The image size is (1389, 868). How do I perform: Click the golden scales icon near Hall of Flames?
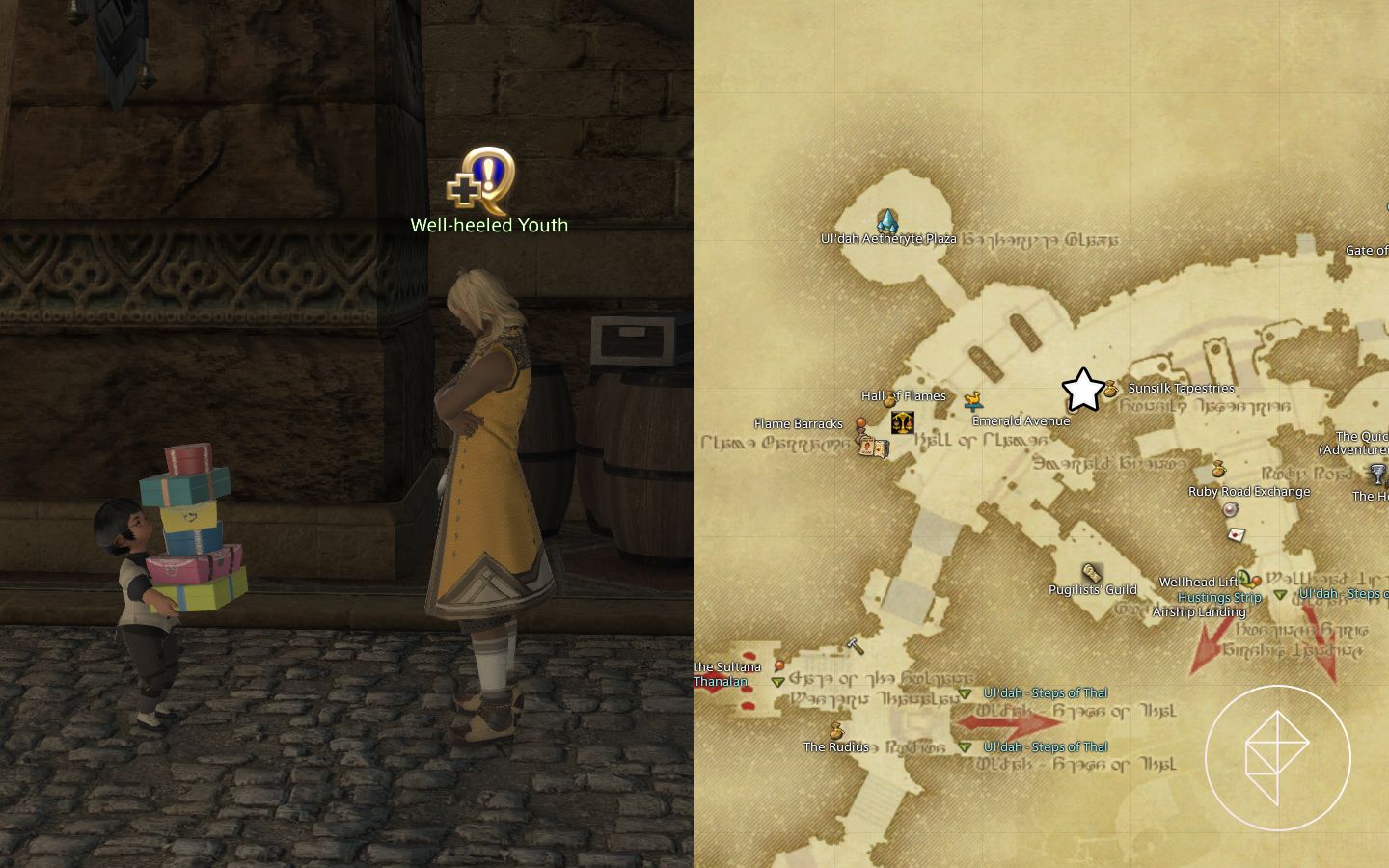(x=902, y=421)
